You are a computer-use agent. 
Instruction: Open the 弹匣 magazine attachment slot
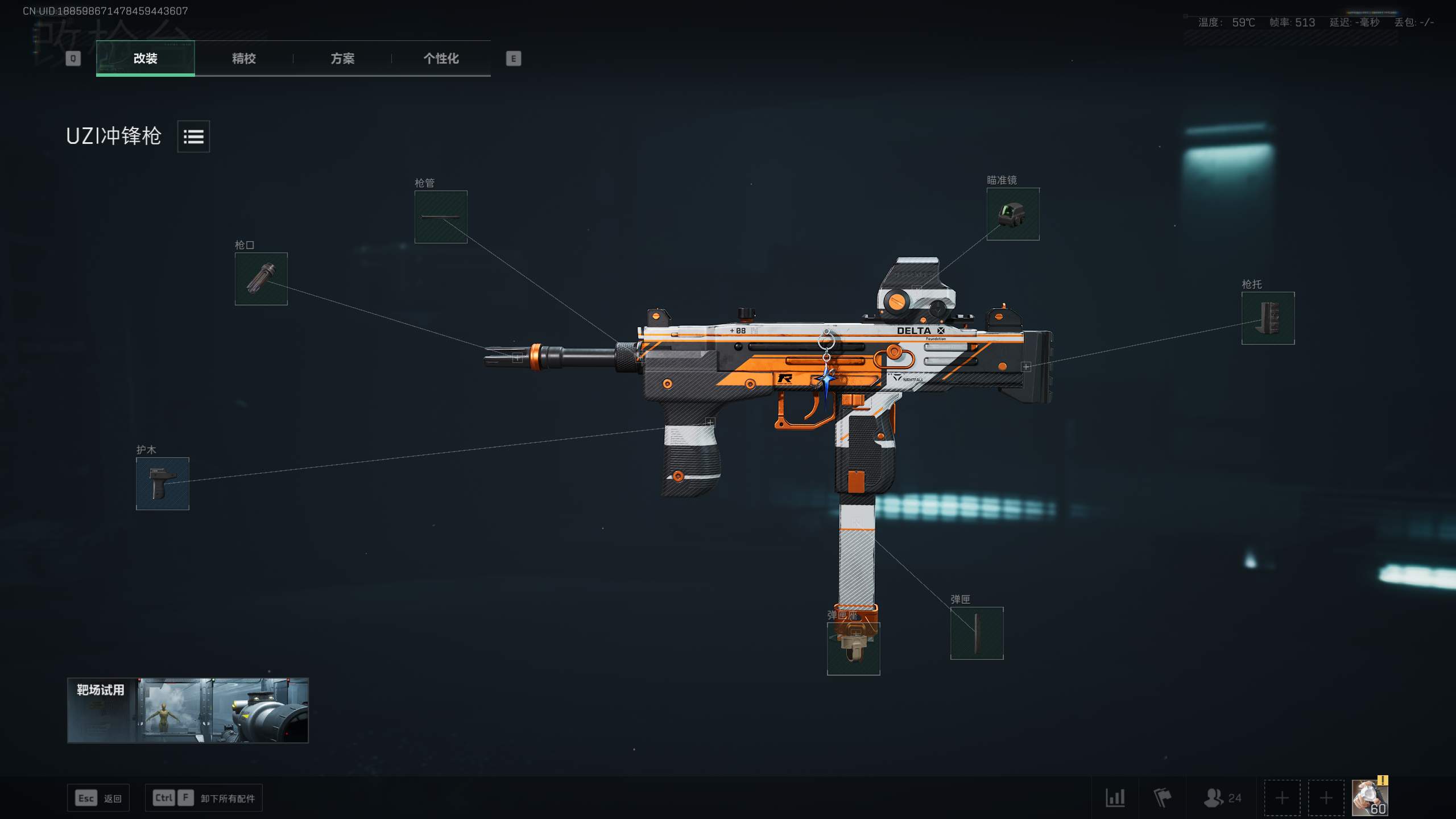[977, 633]
